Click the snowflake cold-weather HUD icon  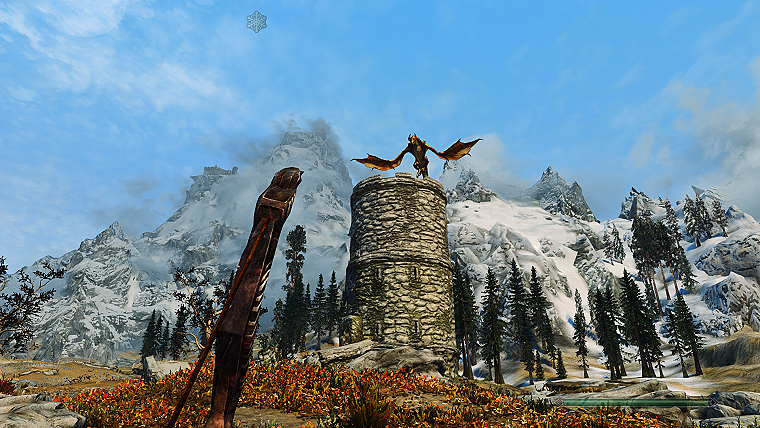click(257, 22)
